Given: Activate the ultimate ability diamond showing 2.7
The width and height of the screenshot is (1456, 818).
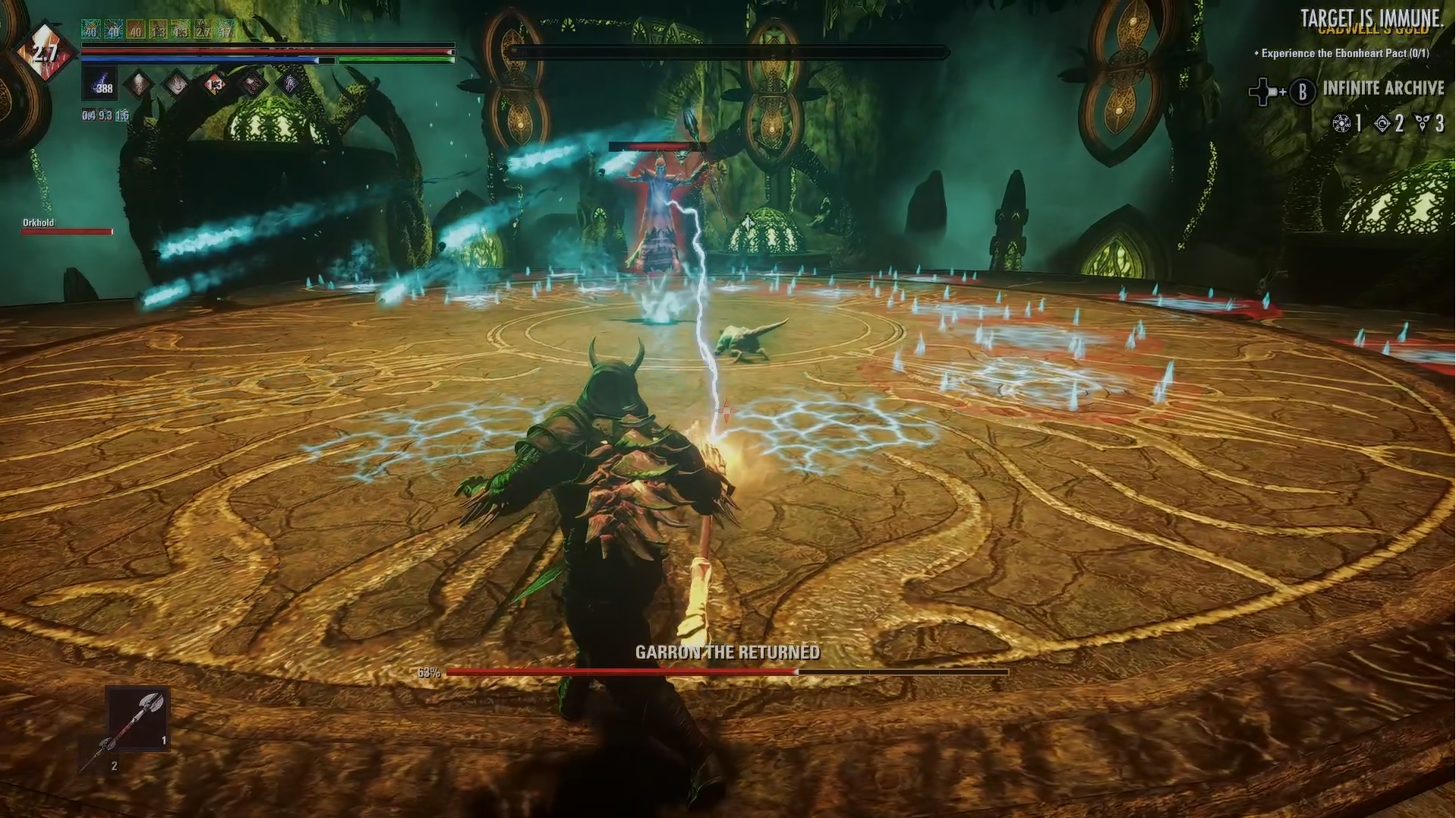Looking at the screenshot, I should click(x=46, y=53).
